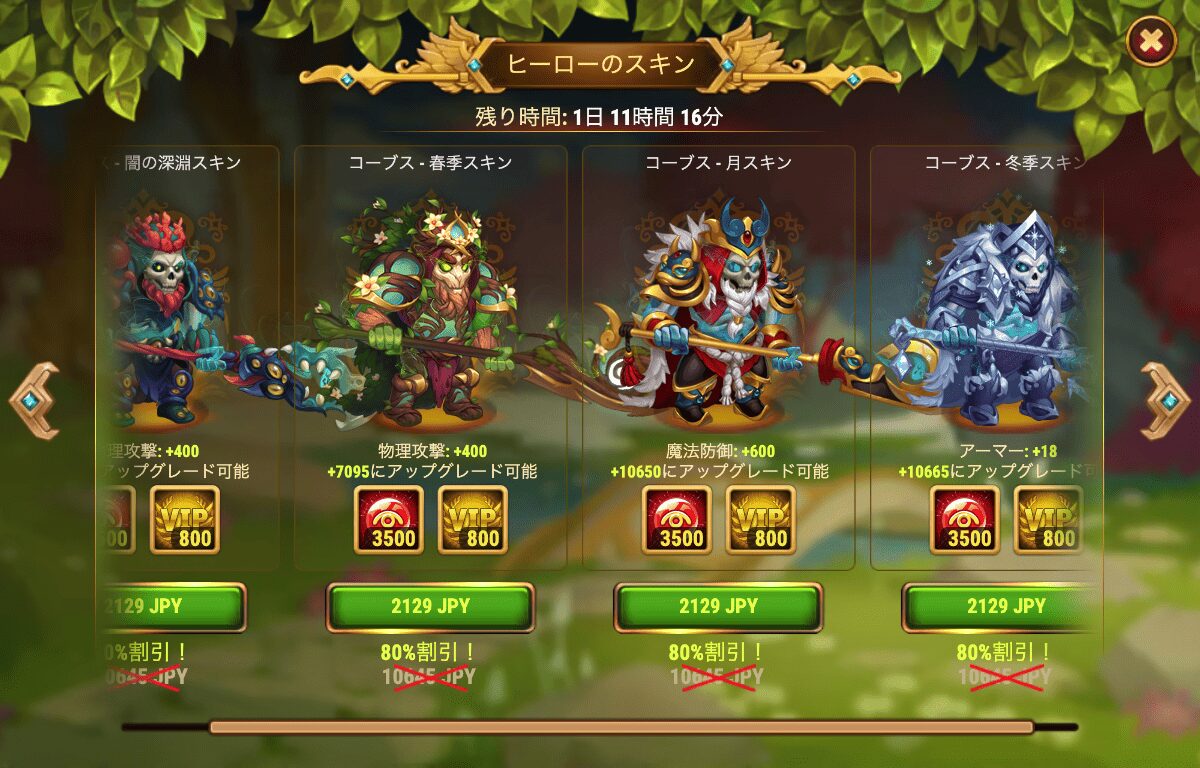Click the horizontal scrollbar below the offers
1200x768 pixels.
(620, 727)
